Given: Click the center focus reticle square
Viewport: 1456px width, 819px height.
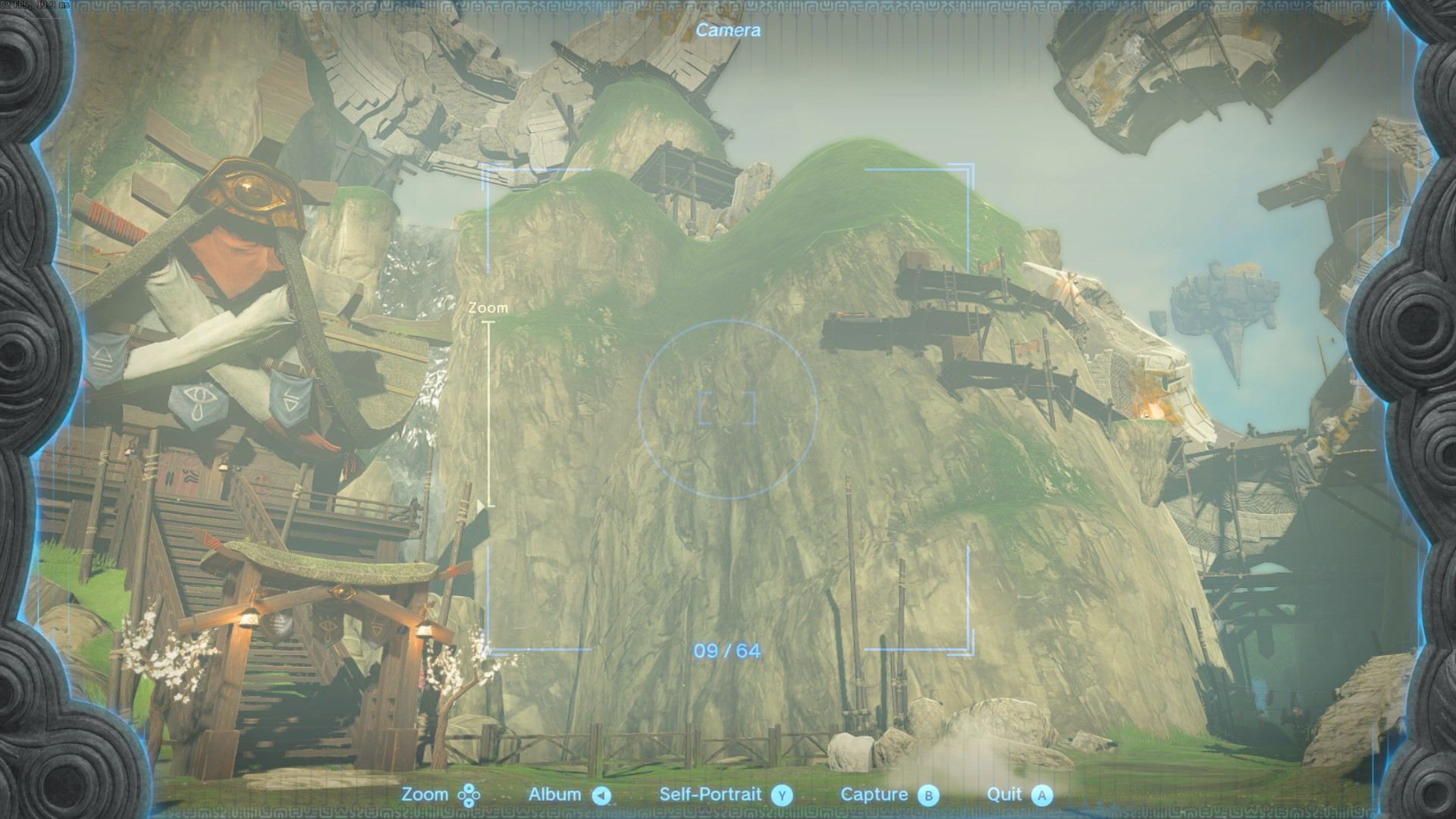Looking at the screenshot, I should coord(728,406).
